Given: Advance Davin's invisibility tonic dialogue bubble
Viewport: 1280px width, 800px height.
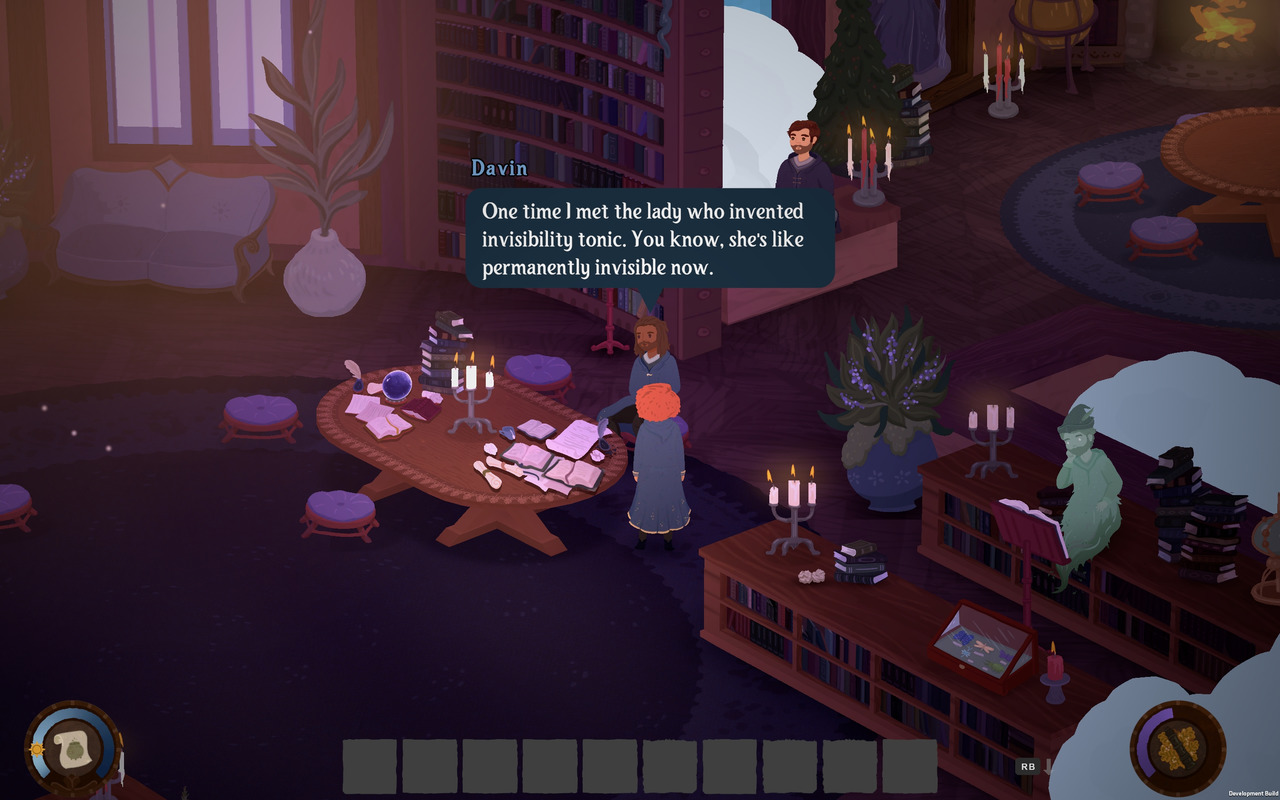Looking at the screenshot, I should (650, 240).
